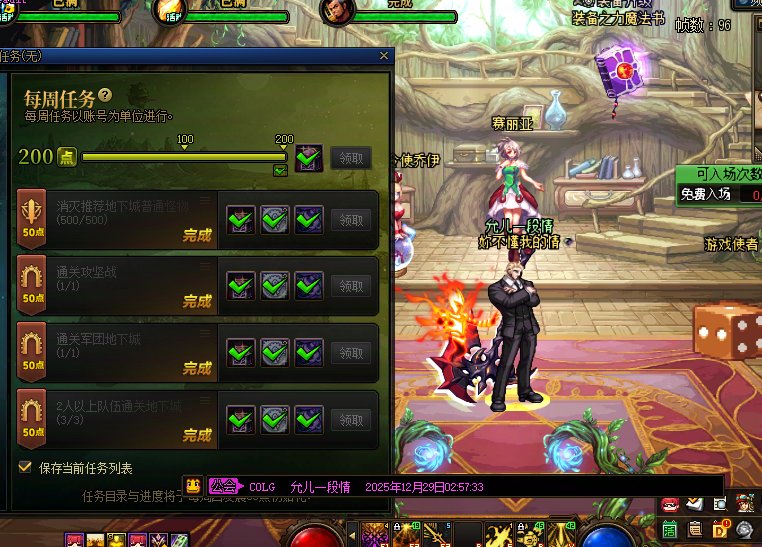Screen dimensions: 762x547
Task: Open the weekly task help question mark
Action: pyautogui.click(x=105, y=96)
